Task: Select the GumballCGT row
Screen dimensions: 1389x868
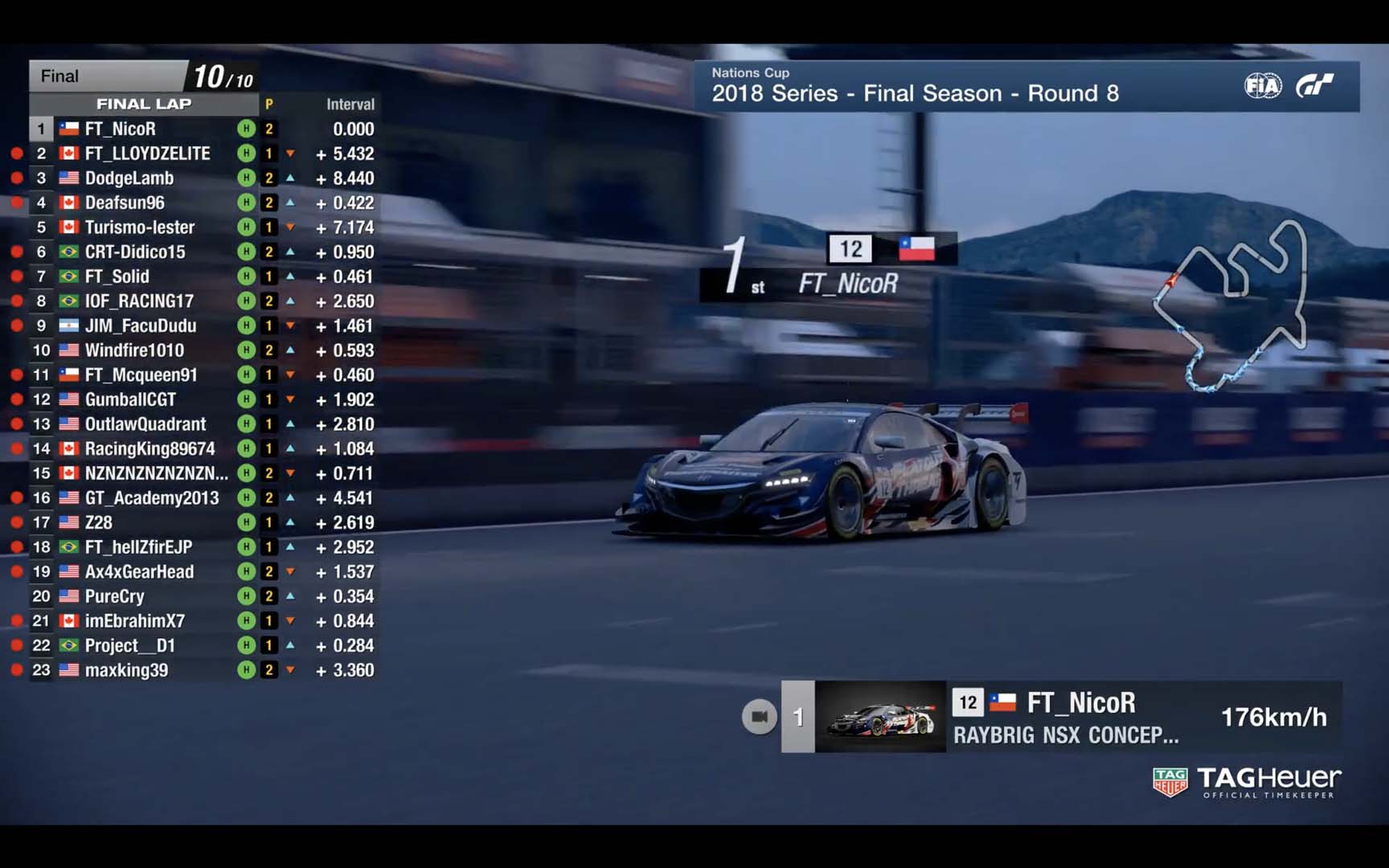Action: coord(130,399)
